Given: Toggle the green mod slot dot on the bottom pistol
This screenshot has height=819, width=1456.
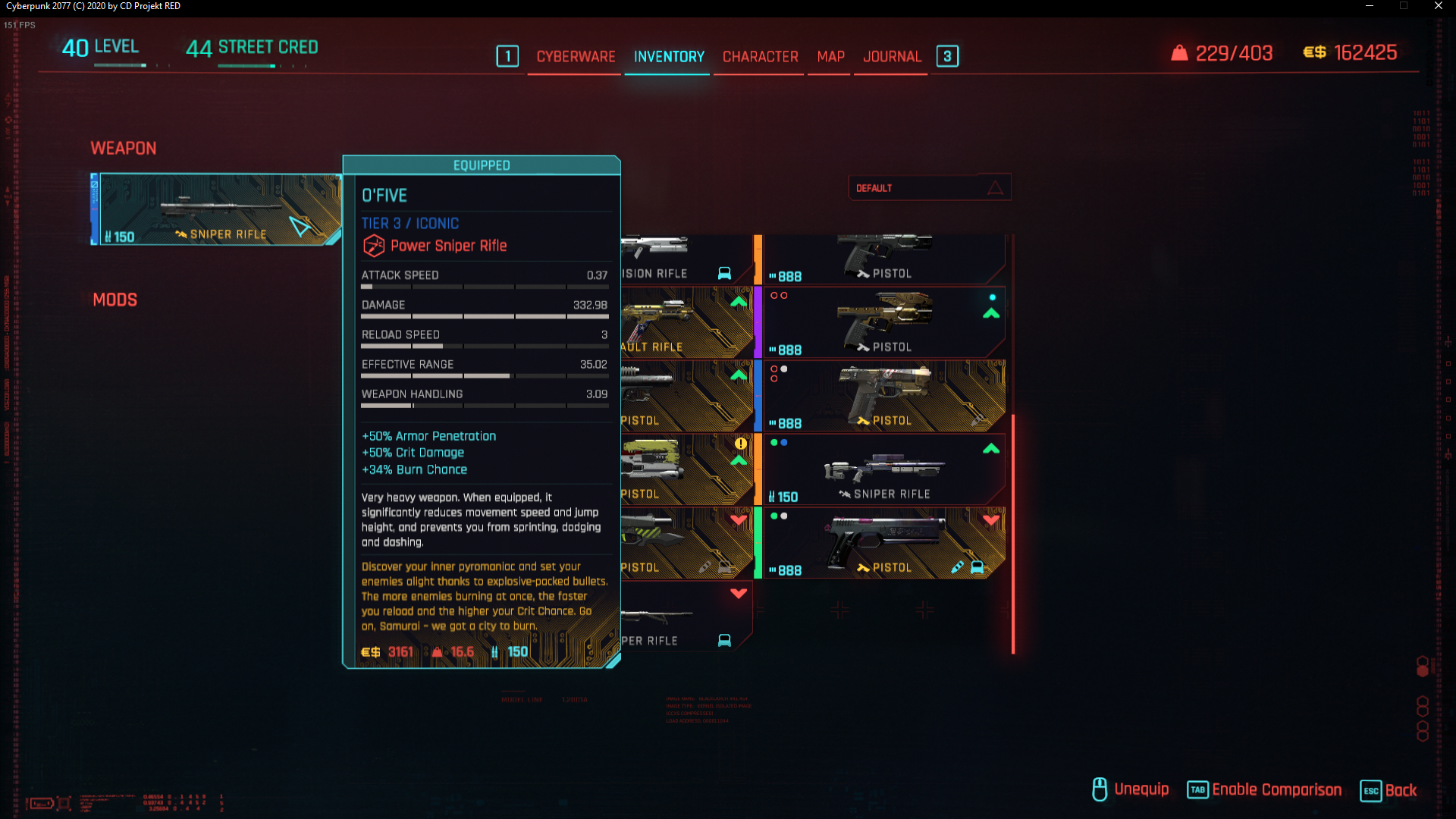Looking at the screenshot, I should [773, 515].
